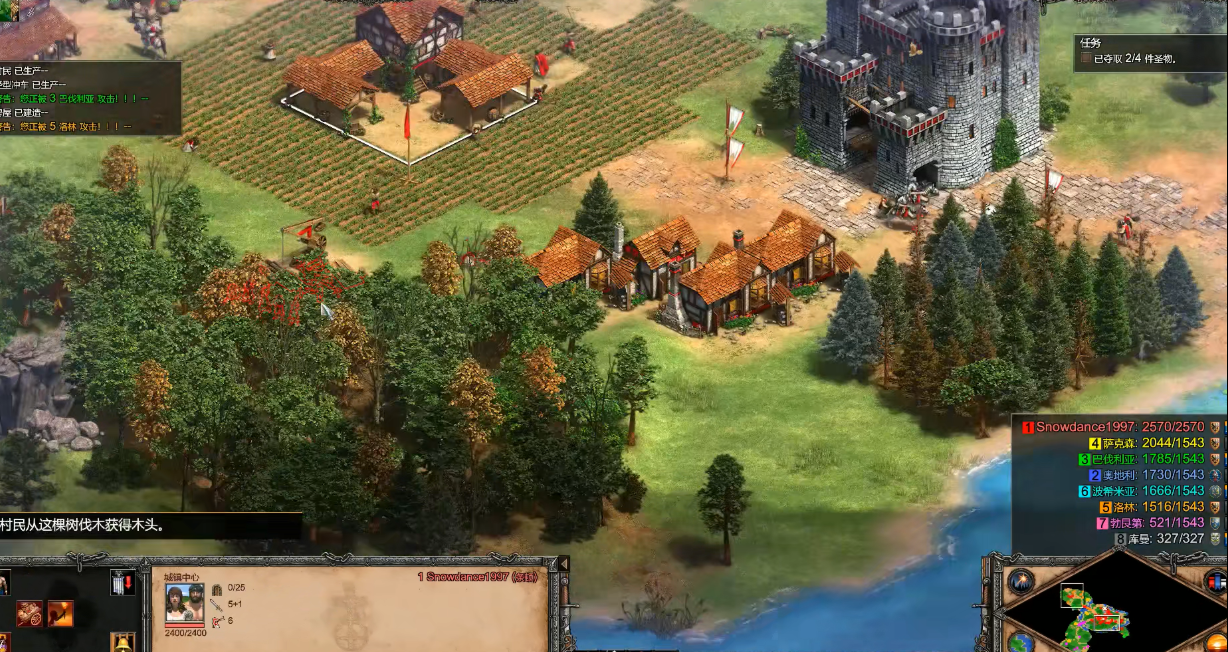Click the minimap signal flare button
This screenshot has height=652, width=1228.
click(x=1021, y=581)
